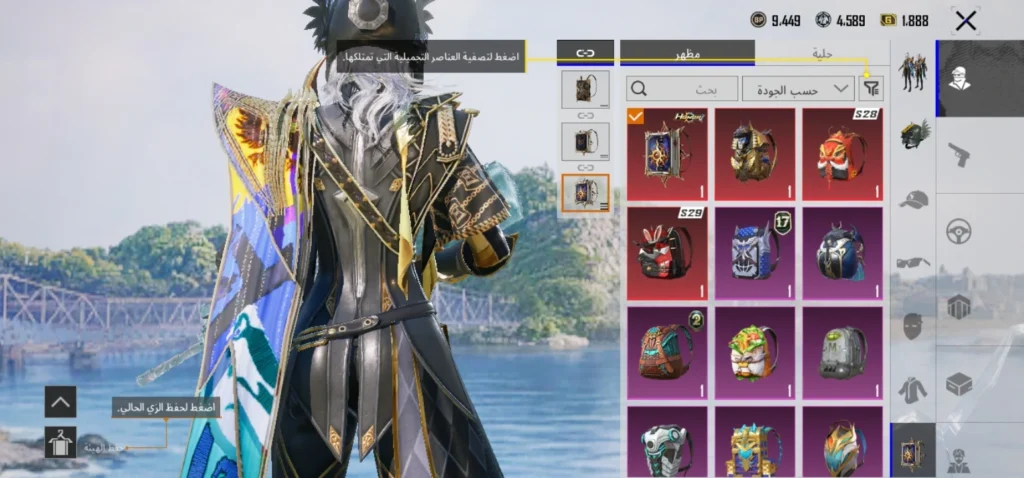Show the sunglasses eyewear category
The width and height of the screenshot is (1024, 478).
click(x=913, y=262)
